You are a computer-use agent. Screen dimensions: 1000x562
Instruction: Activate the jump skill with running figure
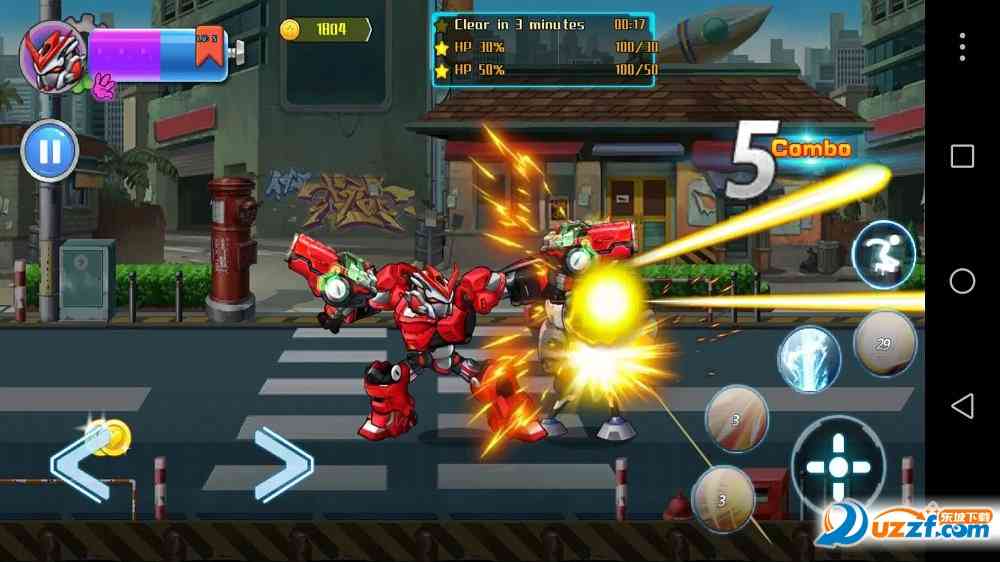click(x=884, y=255)
